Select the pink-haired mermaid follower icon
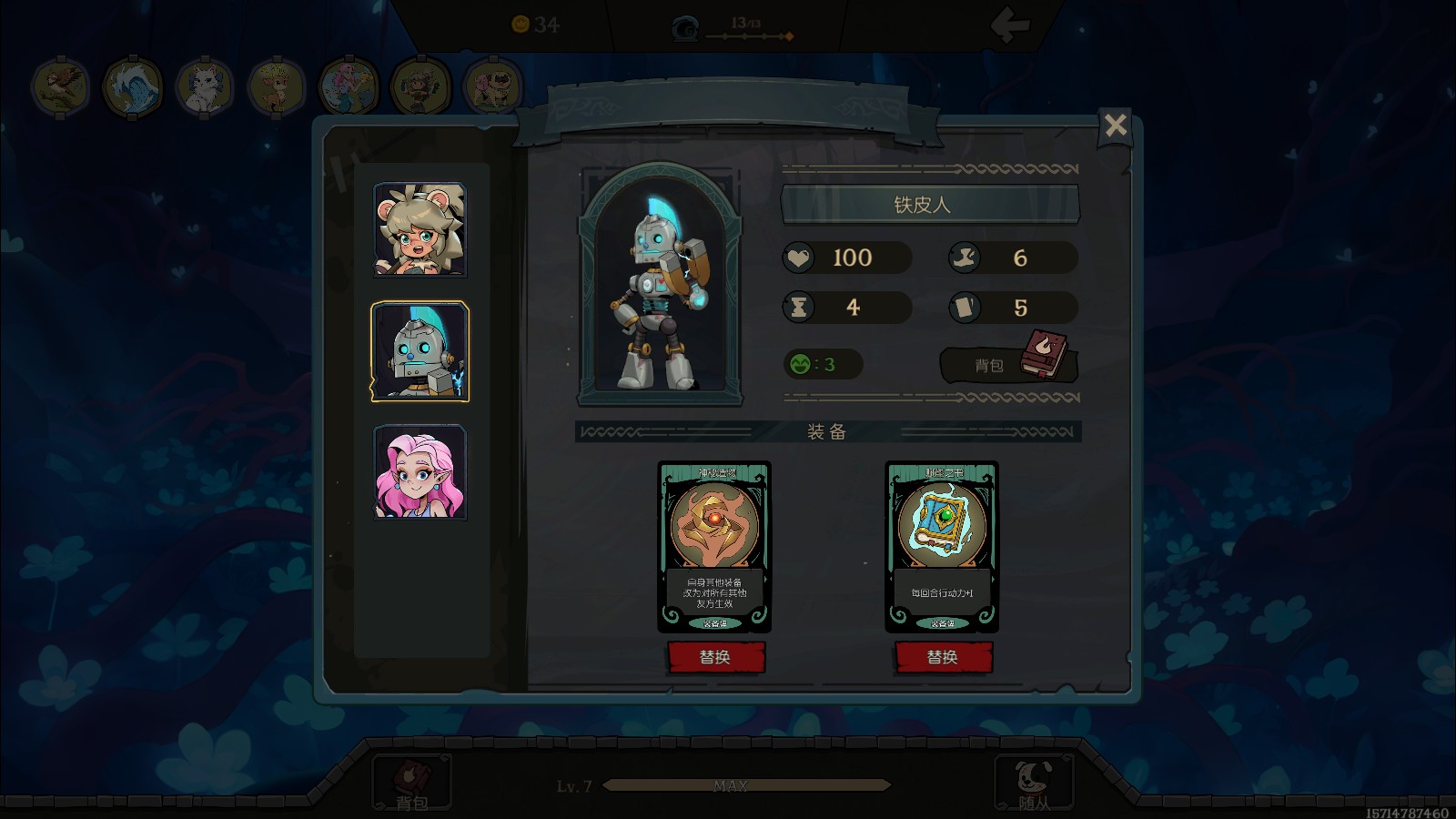Screen dimensions: 1456x819 [x=349, y=87]
